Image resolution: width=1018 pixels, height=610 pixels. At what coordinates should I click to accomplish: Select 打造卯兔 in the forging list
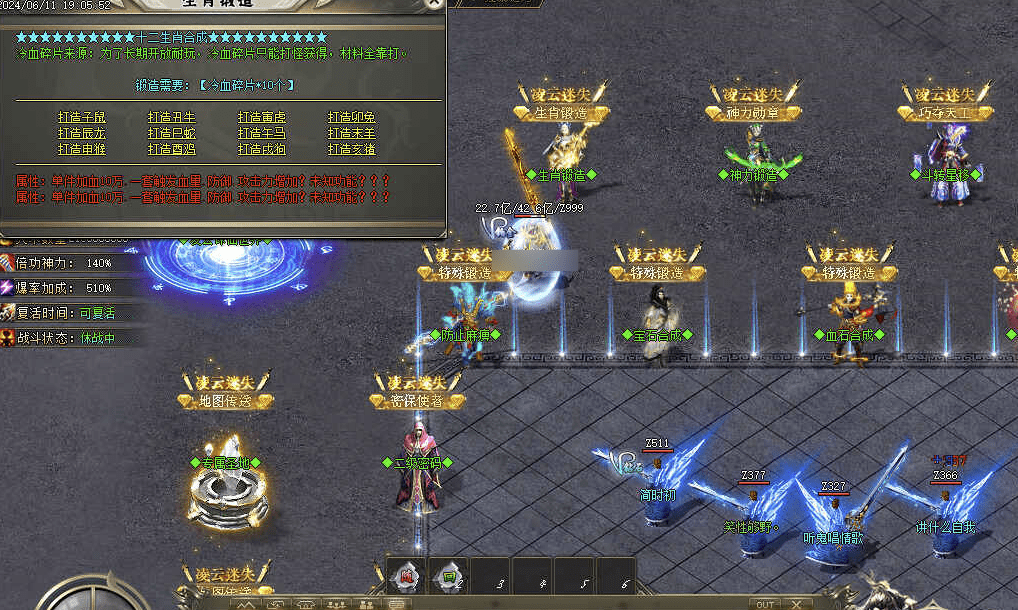tap(352, 117)
